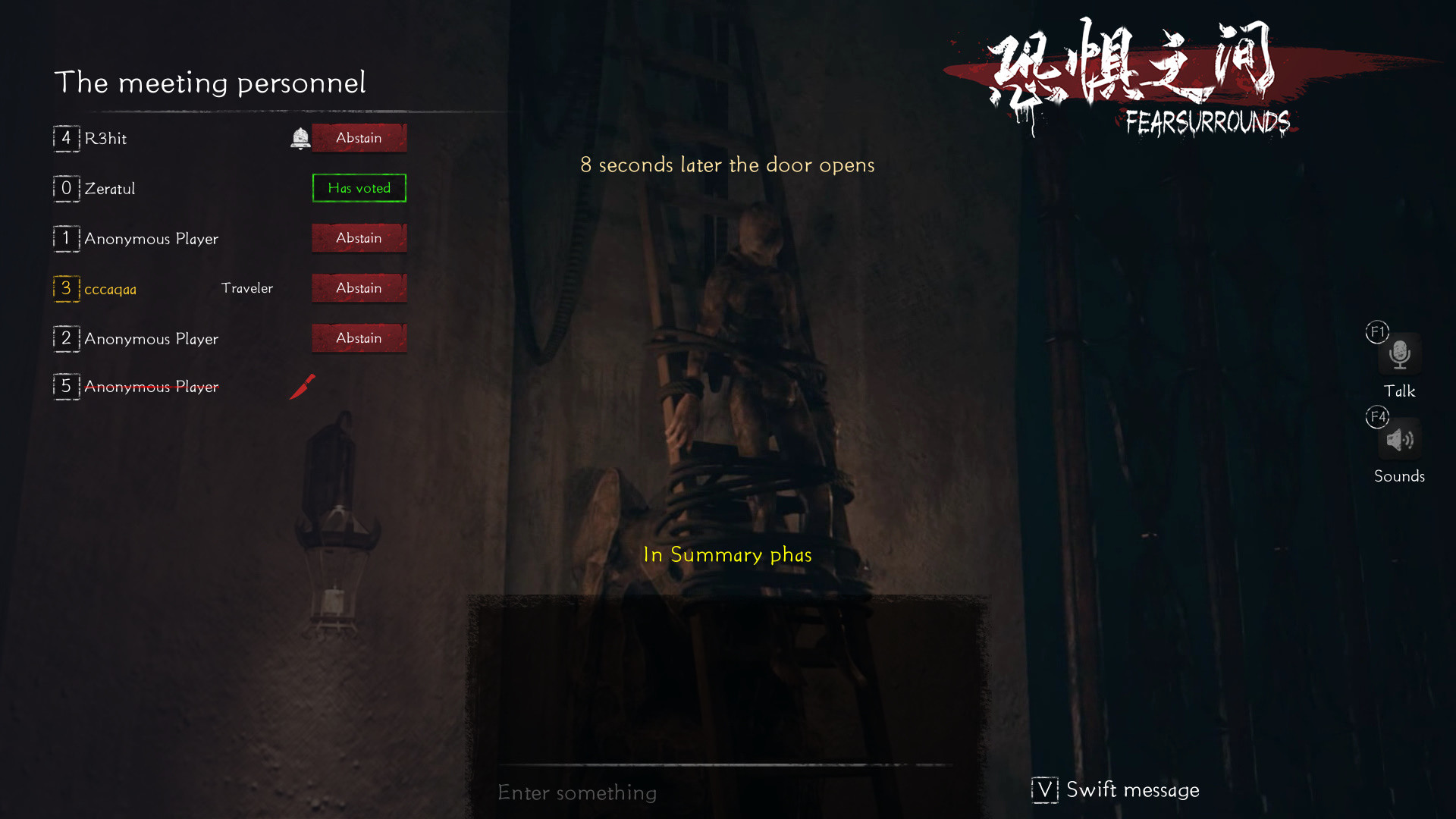
Task: Select player slot number 3 for cccaqaa
Action: coord(67,289)
